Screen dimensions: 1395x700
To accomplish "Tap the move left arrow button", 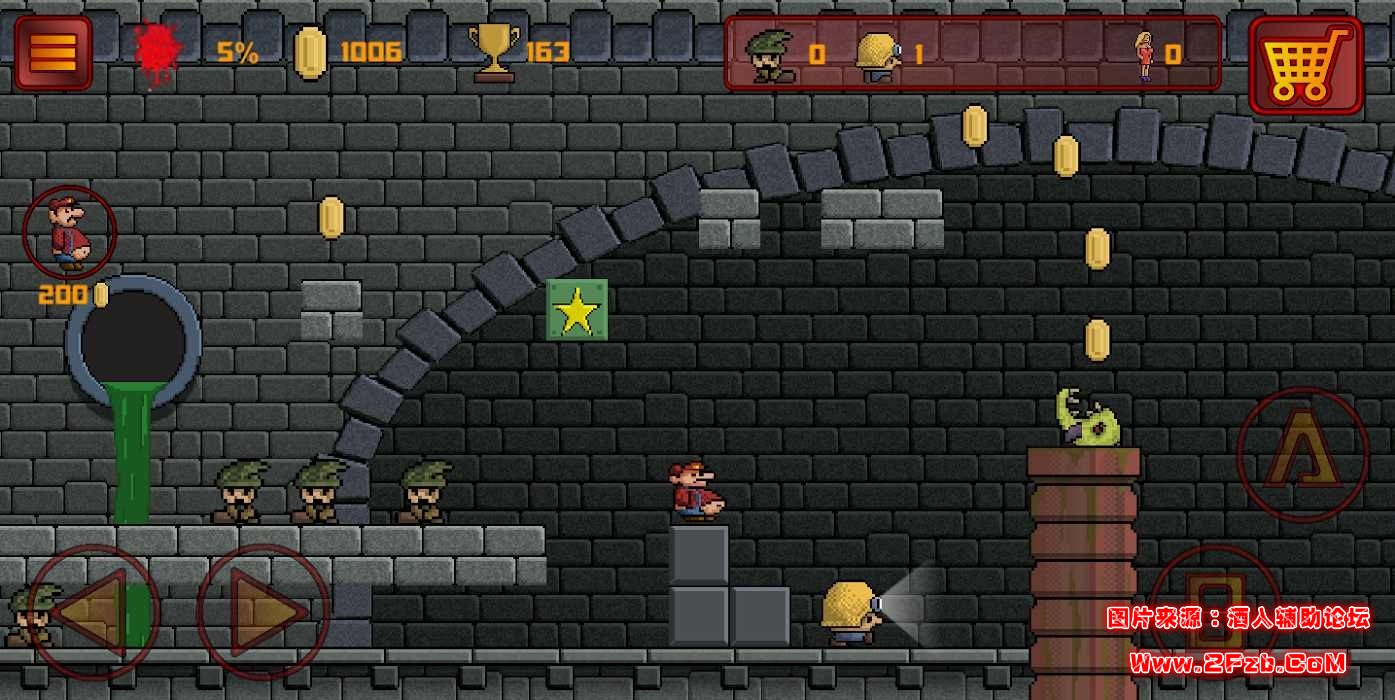I will 94,611.
